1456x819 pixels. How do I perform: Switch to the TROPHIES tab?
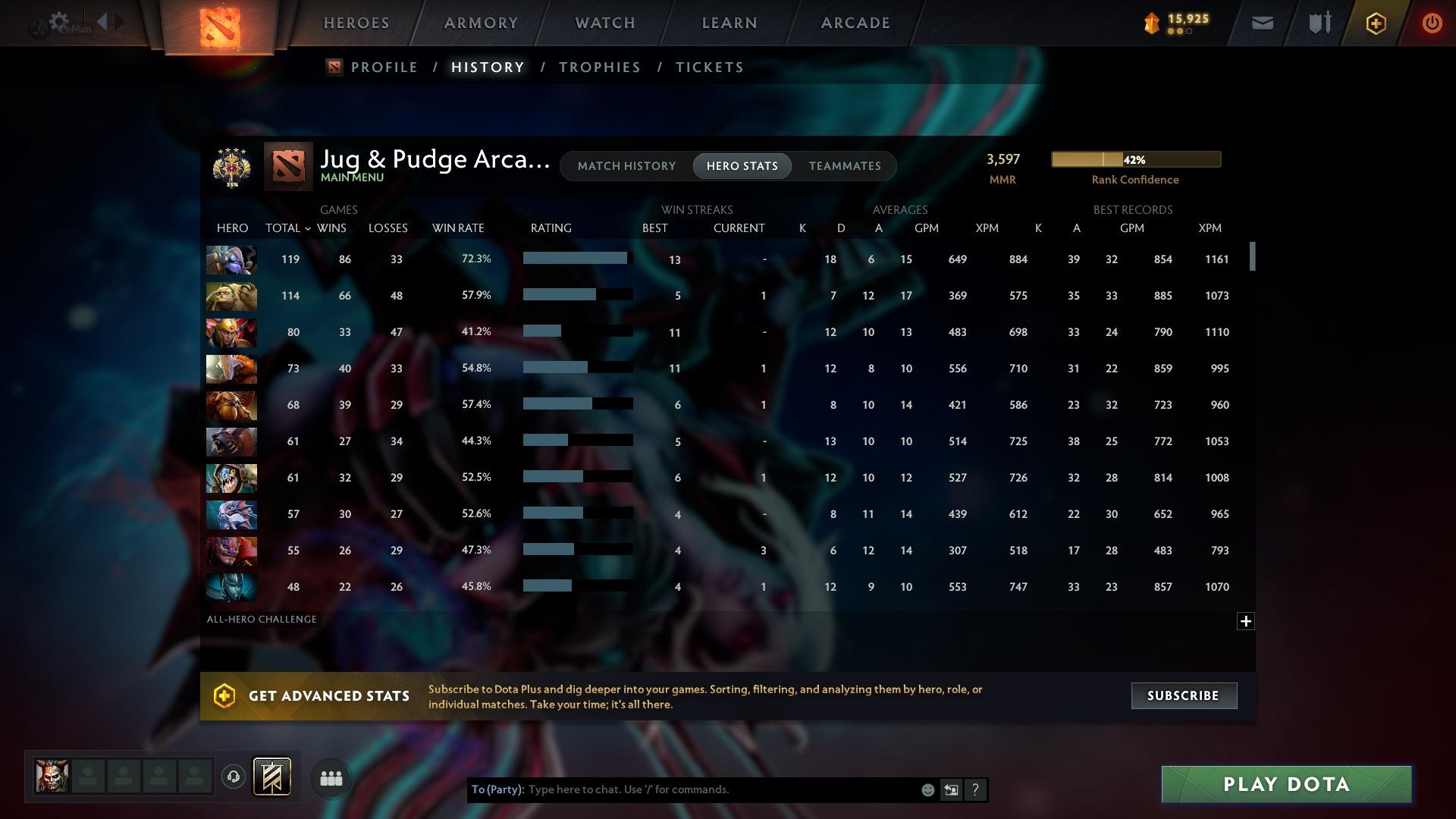pyautogui.click(x=598, y=67)
